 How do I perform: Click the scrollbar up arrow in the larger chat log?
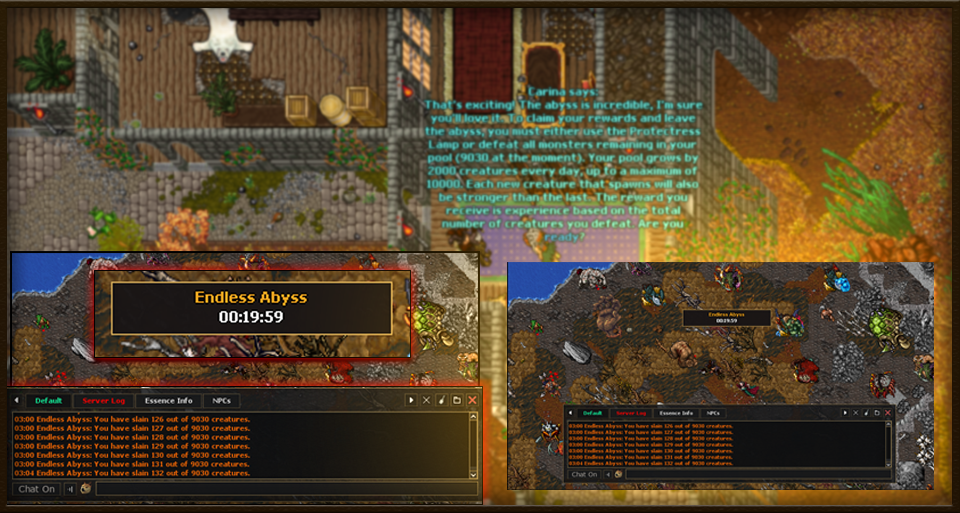[474, 417]
